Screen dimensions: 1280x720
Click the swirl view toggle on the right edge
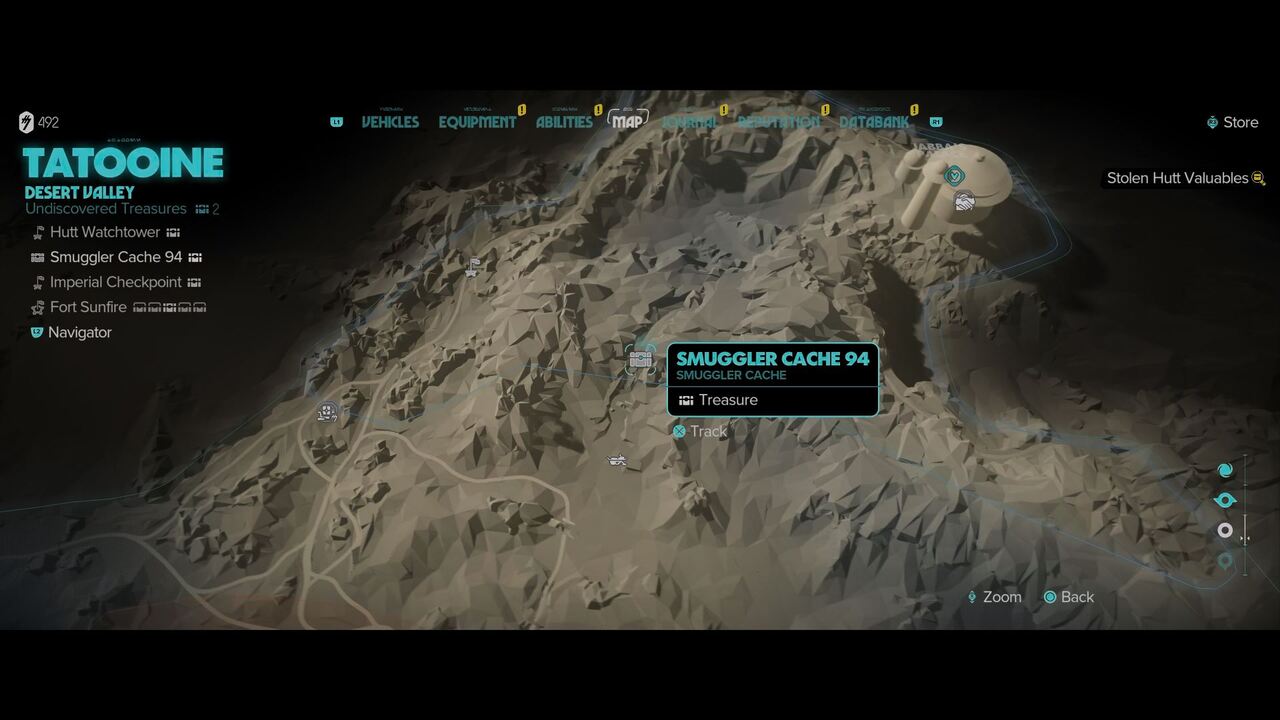click(1225, 469)
